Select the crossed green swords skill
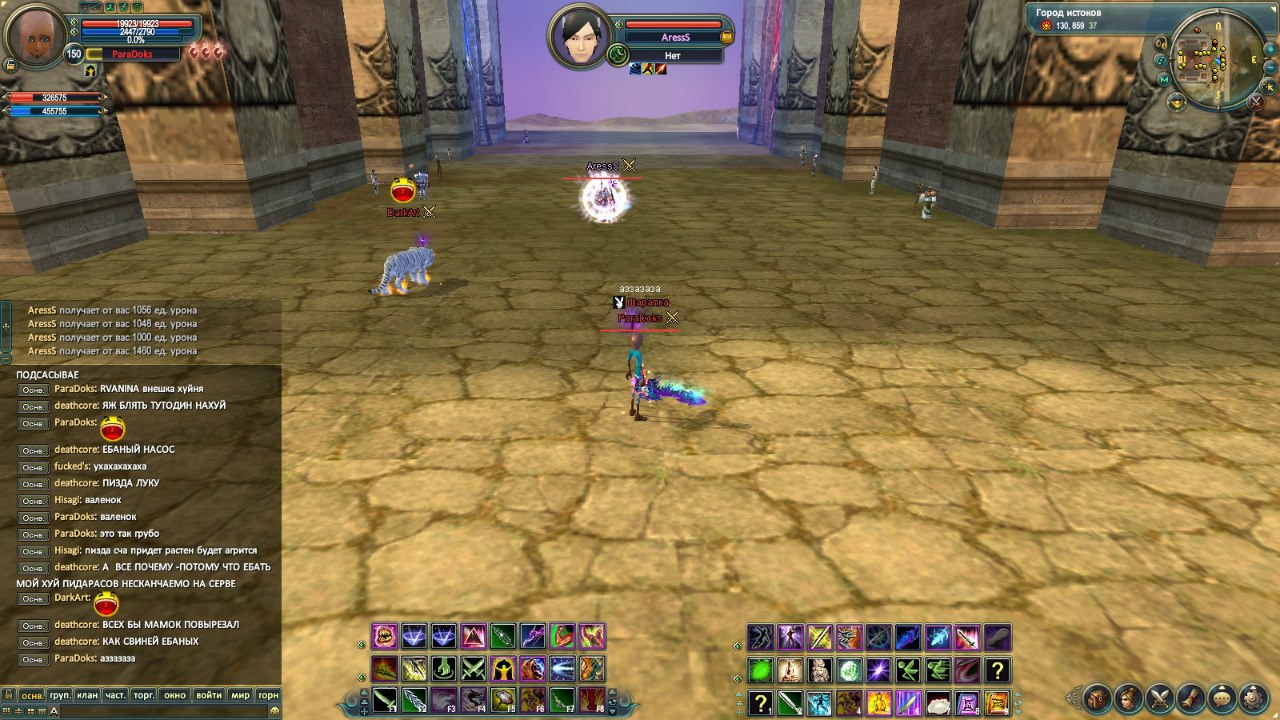 pos(473,669)
